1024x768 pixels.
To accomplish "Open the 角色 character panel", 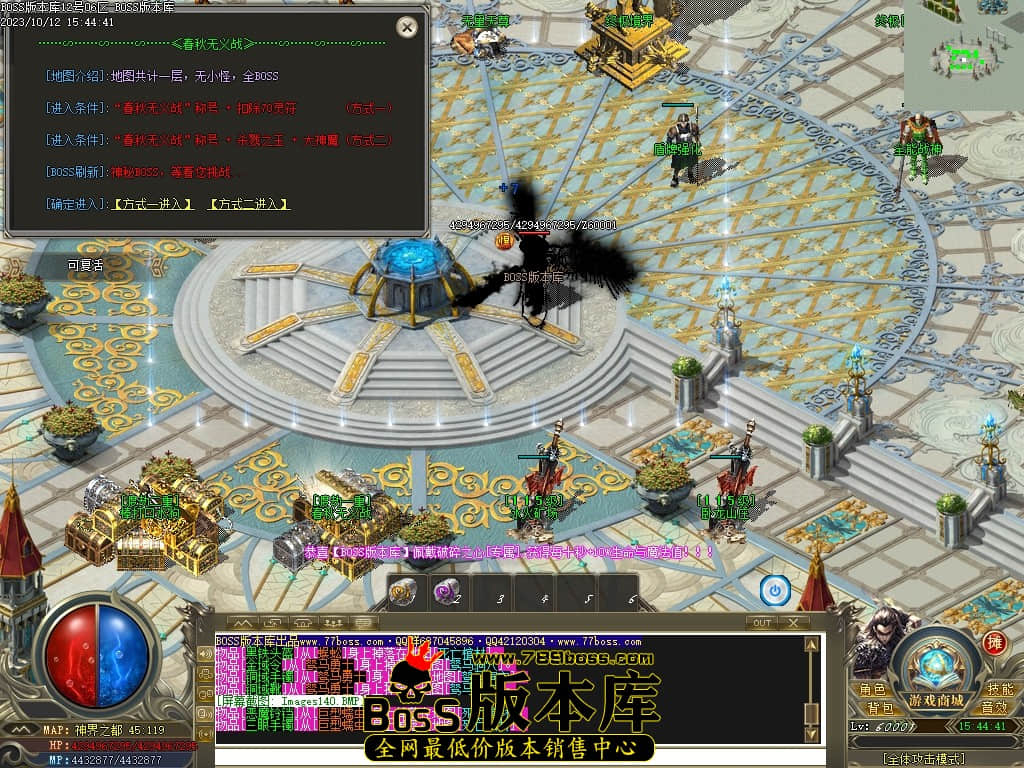I will coord(872,690).
